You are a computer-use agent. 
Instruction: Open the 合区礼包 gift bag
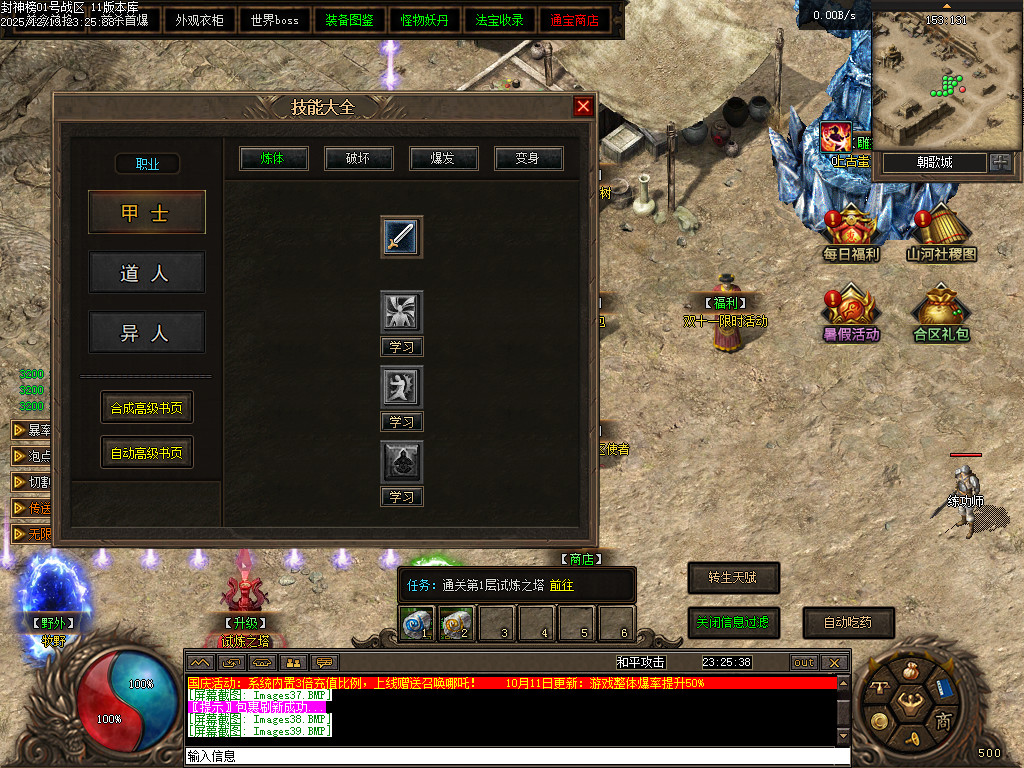(941, 313)
